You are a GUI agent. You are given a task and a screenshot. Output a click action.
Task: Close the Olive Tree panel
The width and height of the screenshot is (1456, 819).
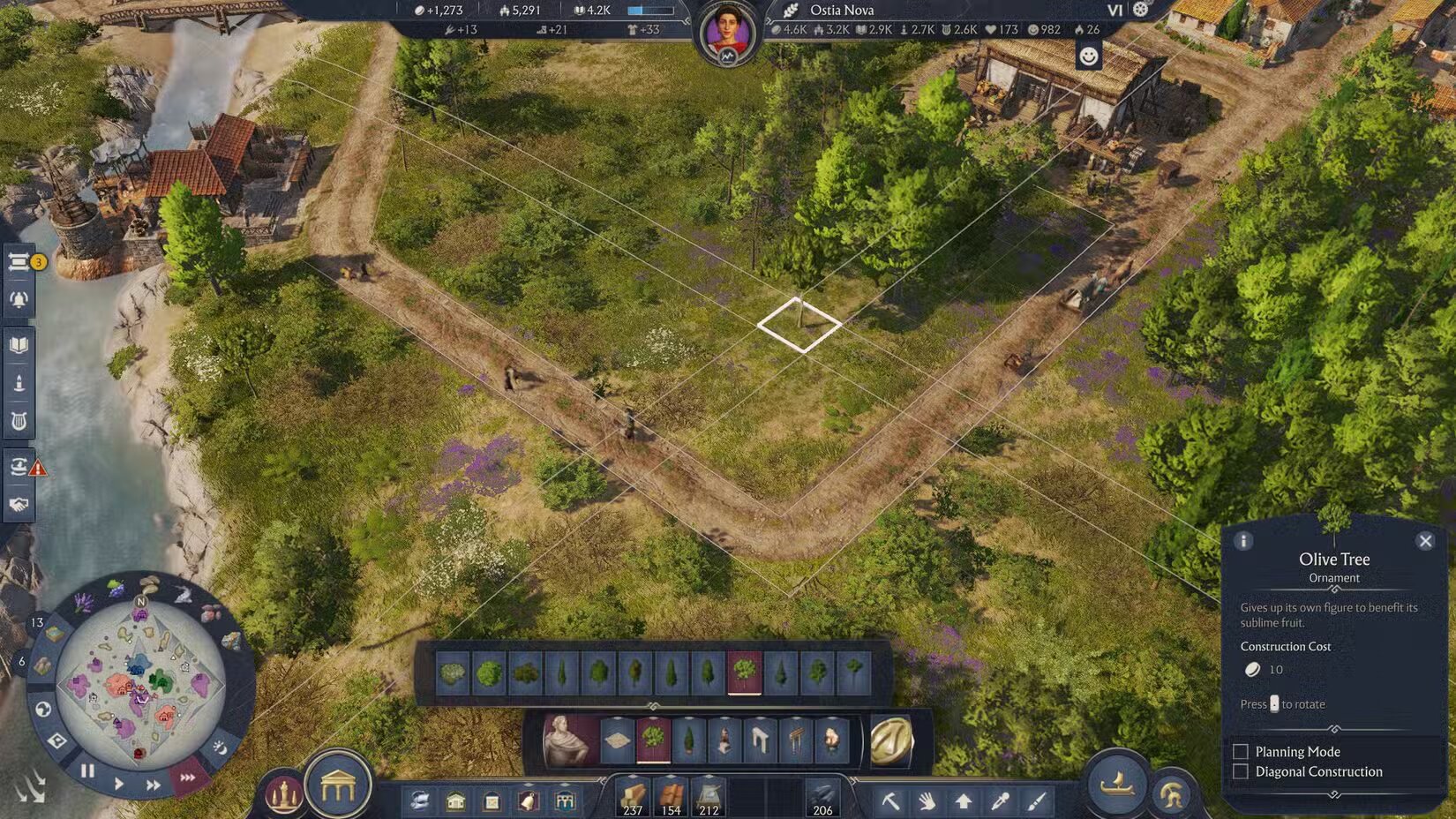(x=1425, y=540)
